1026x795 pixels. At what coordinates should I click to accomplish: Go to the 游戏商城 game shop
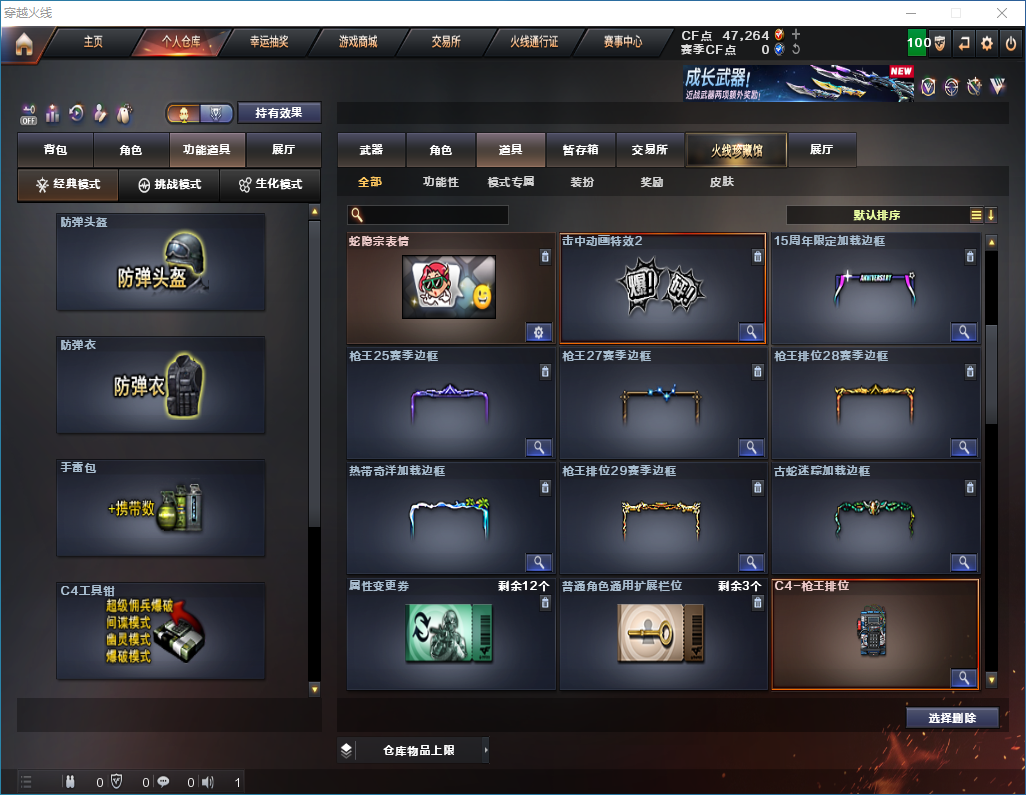(357, 42)
